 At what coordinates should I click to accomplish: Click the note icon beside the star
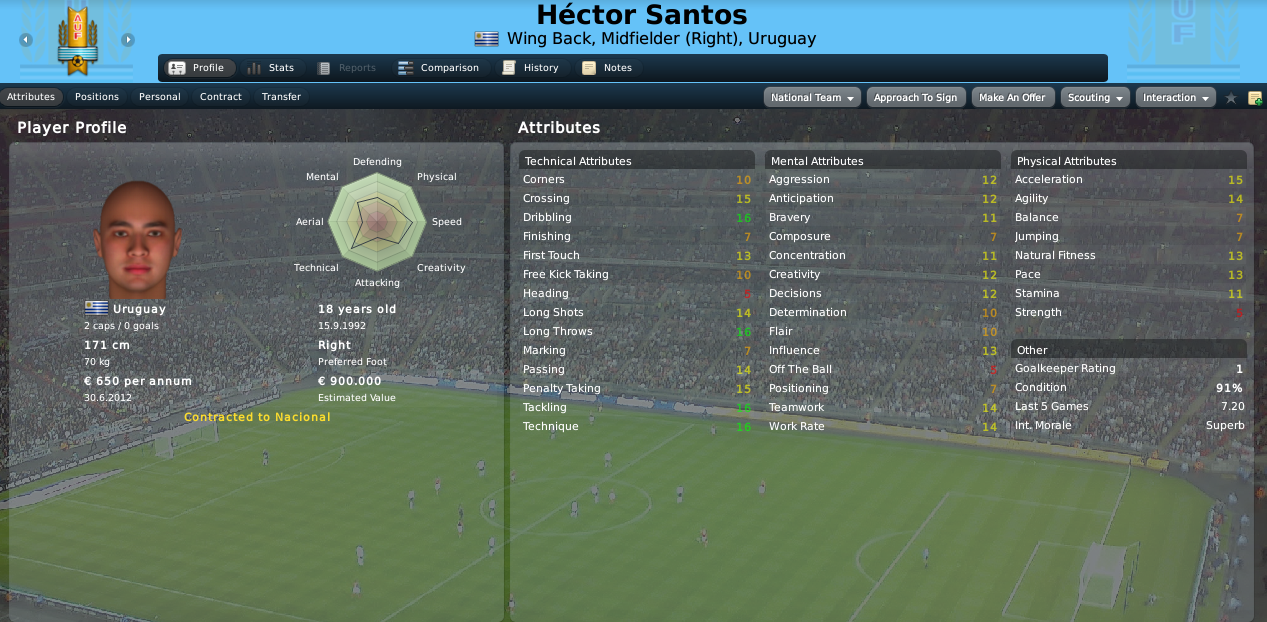pyautogui.click(x=1254, y=98)
